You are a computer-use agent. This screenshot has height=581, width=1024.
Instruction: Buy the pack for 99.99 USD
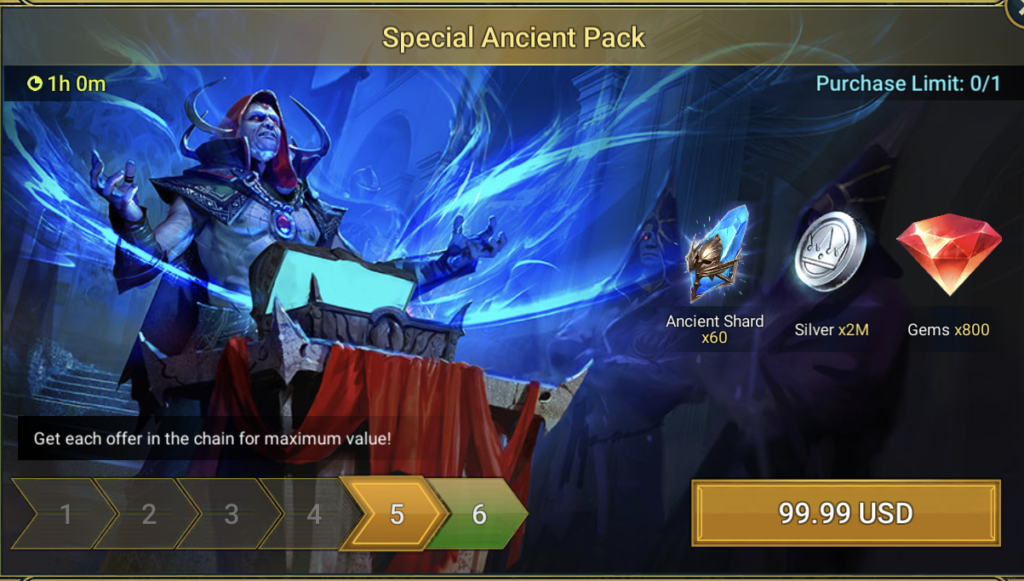tap(845, 514)
